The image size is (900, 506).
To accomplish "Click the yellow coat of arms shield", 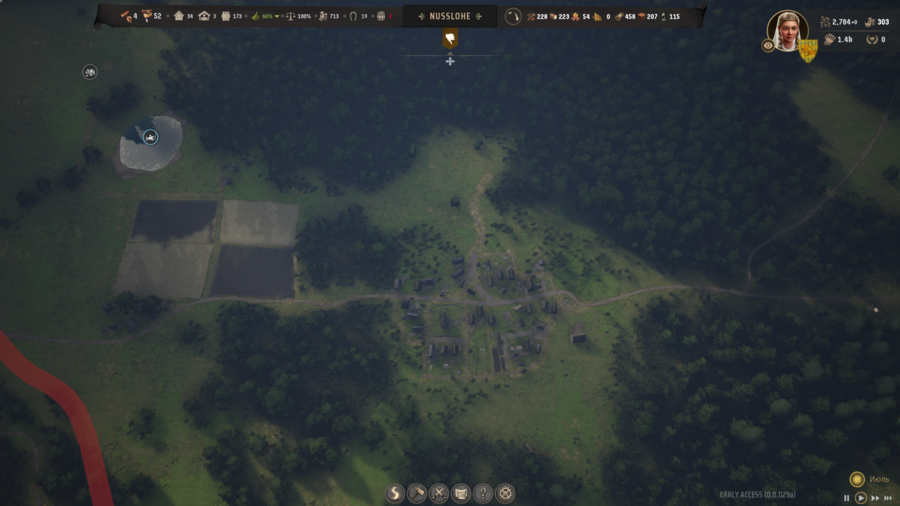I will pos(808,51).
